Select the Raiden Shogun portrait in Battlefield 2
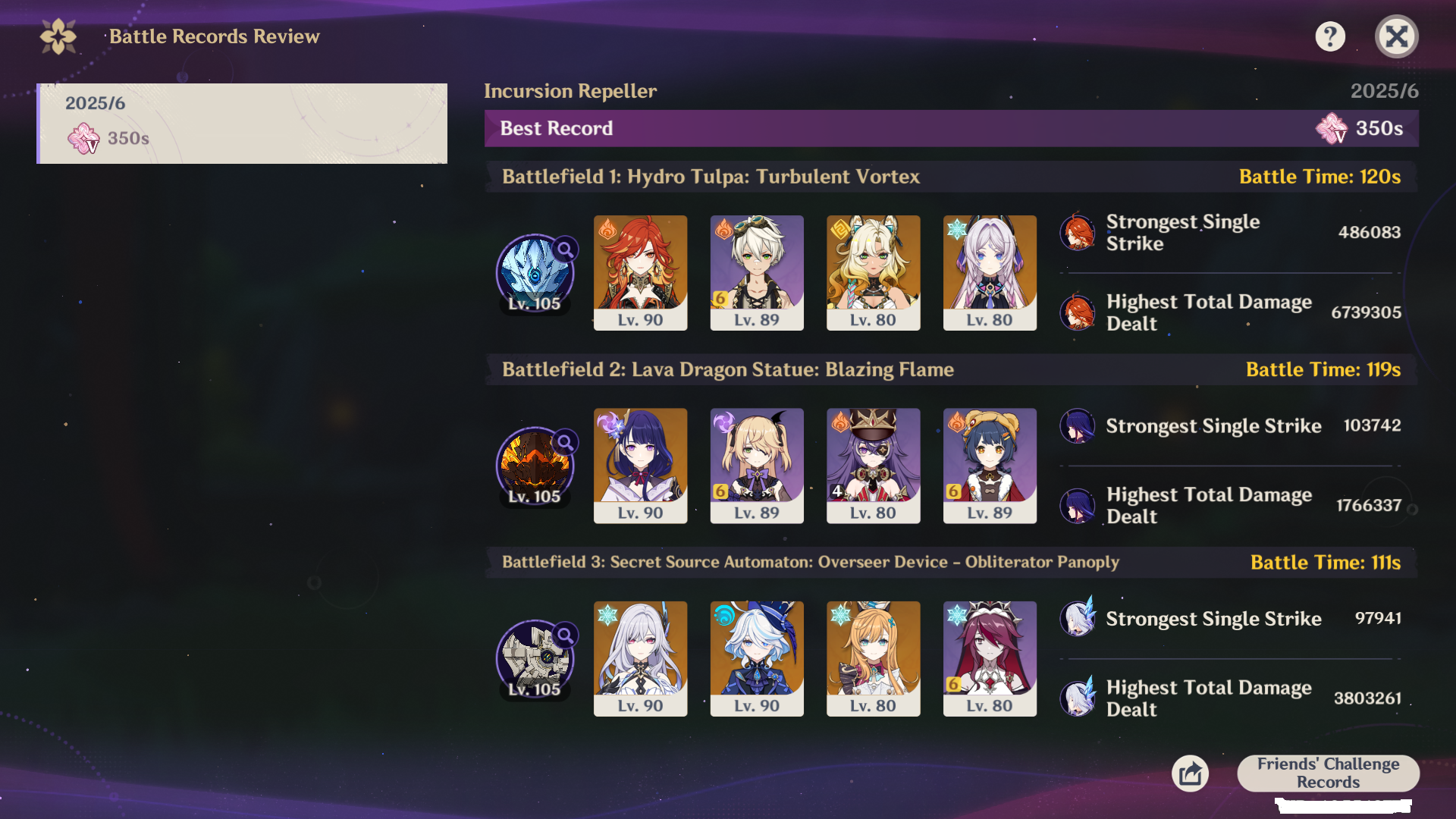This screenshot has width=1456, height=819. tap(640, 466)
